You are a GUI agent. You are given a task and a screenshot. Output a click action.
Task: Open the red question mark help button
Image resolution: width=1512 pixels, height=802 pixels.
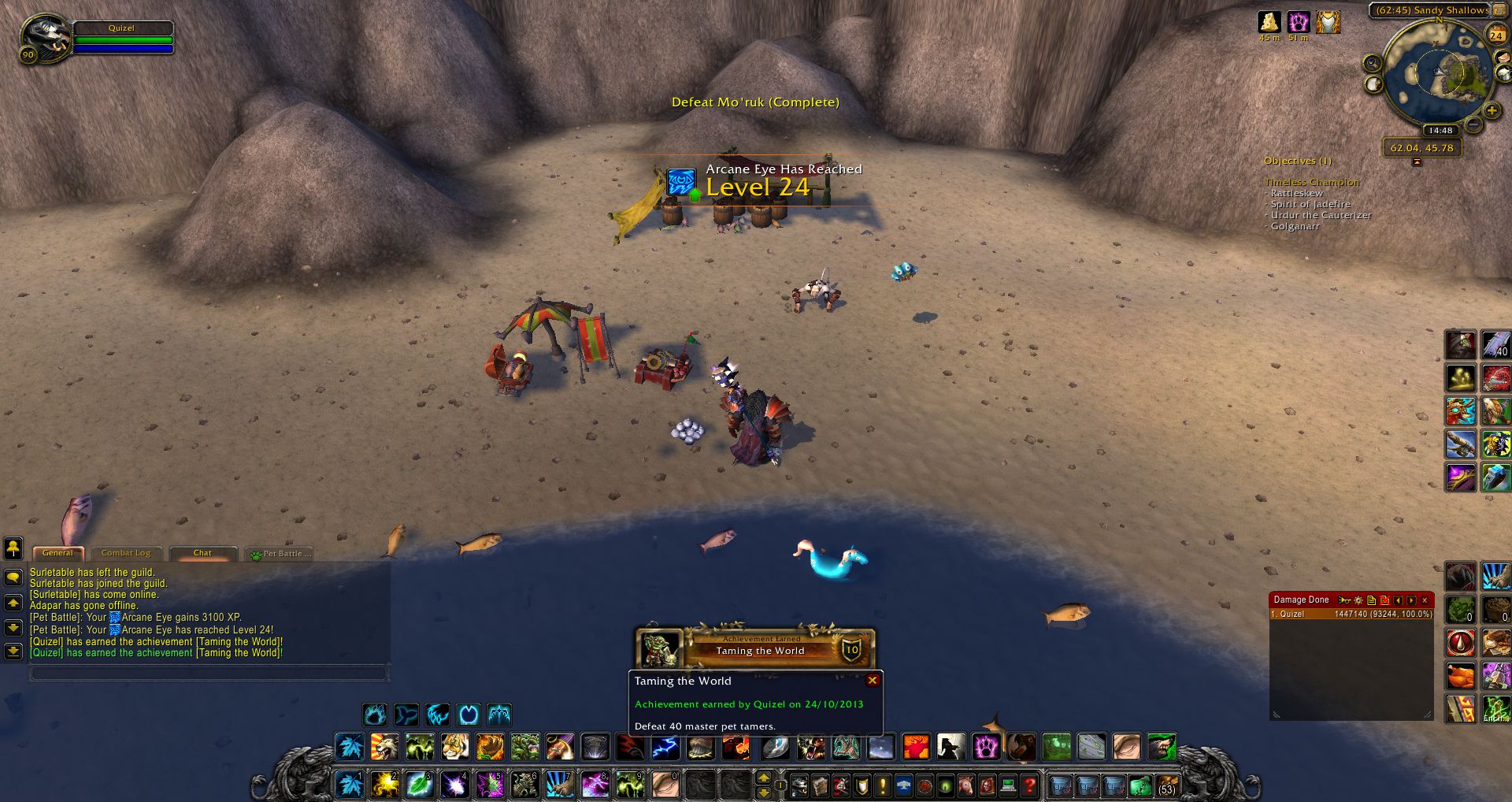[1028, 785]
